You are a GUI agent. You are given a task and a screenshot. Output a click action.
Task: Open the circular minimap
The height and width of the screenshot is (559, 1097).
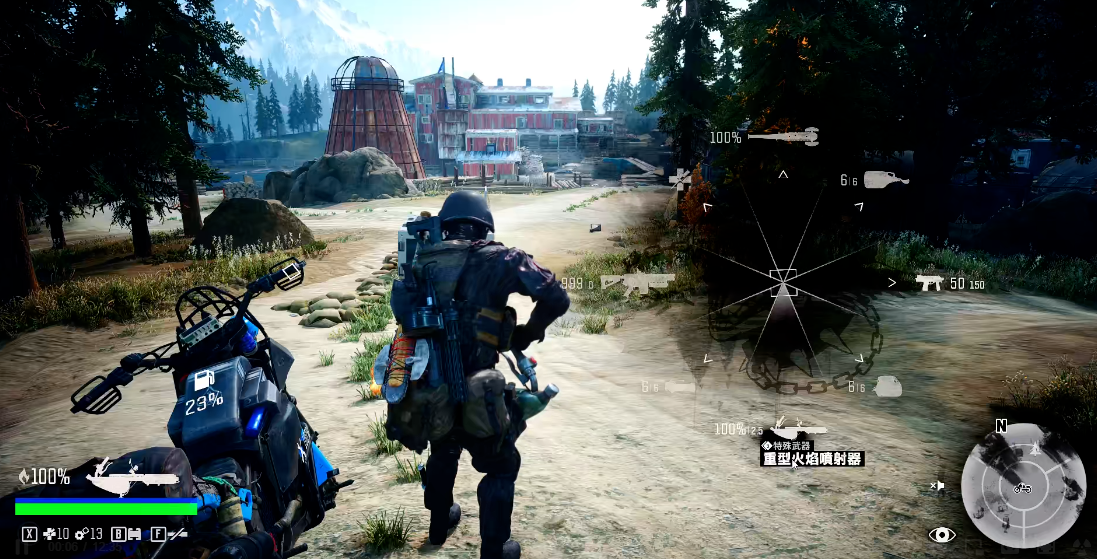click(1023, 485)
